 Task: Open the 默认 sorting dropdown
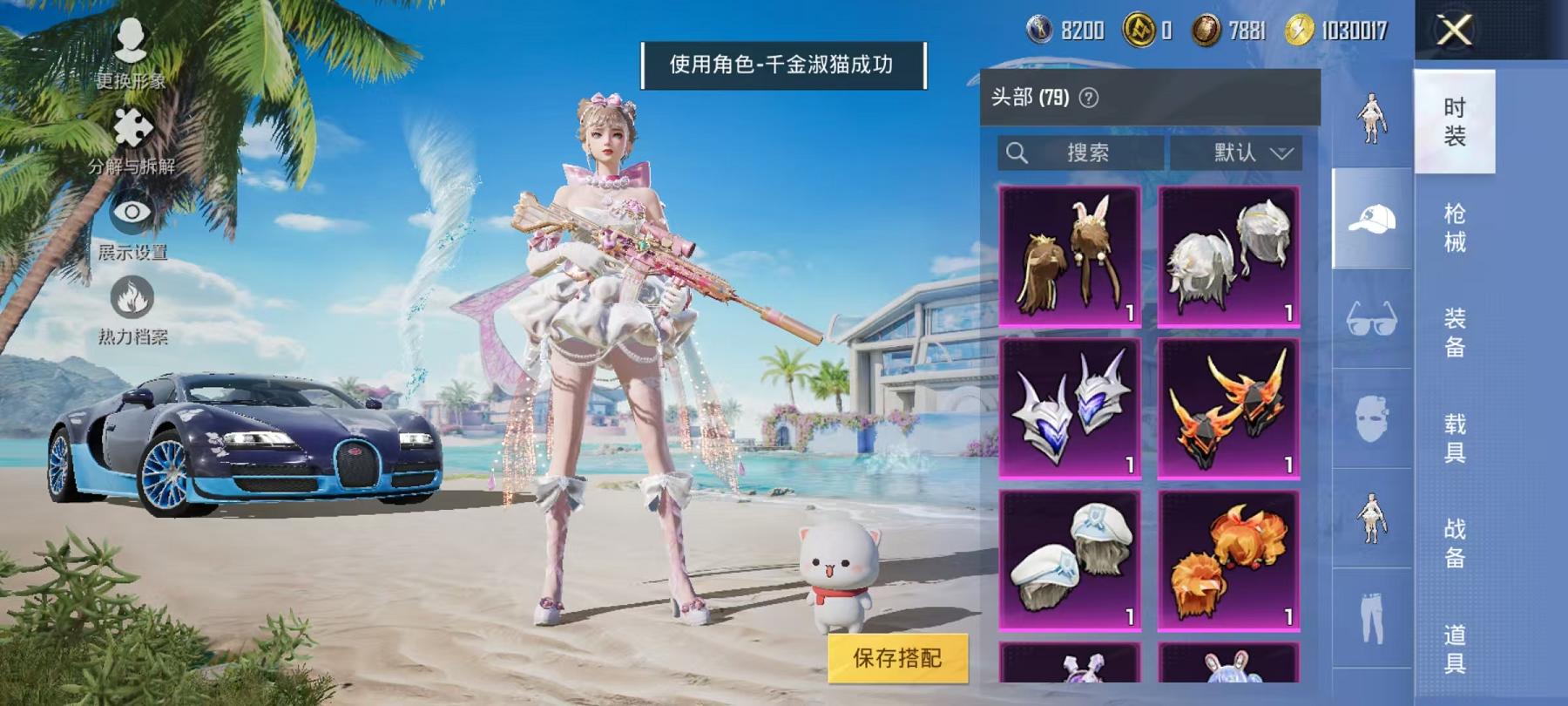(x=1237, y=153)
